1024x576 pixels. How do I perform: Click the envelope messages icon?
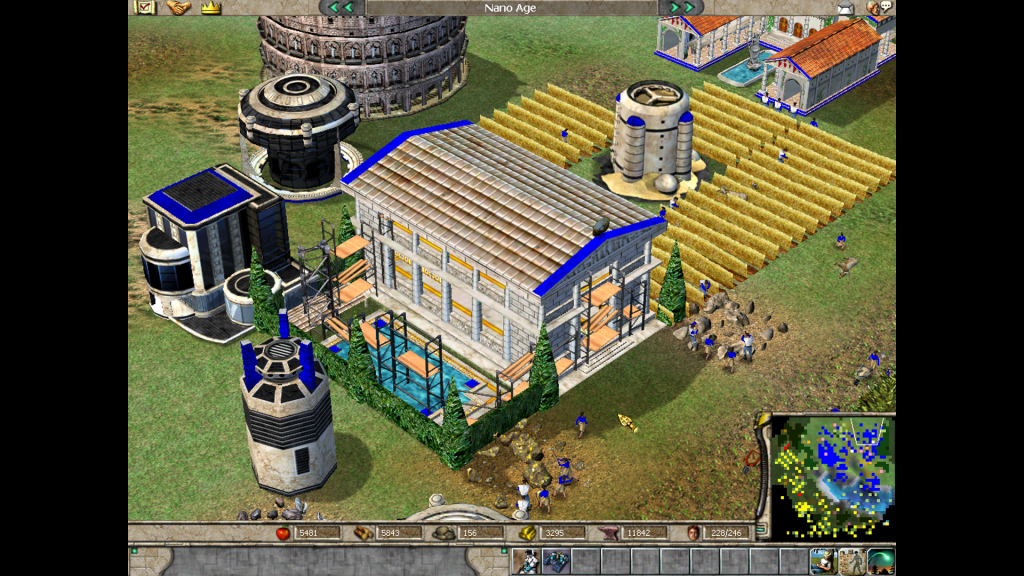tap(845, 8)
